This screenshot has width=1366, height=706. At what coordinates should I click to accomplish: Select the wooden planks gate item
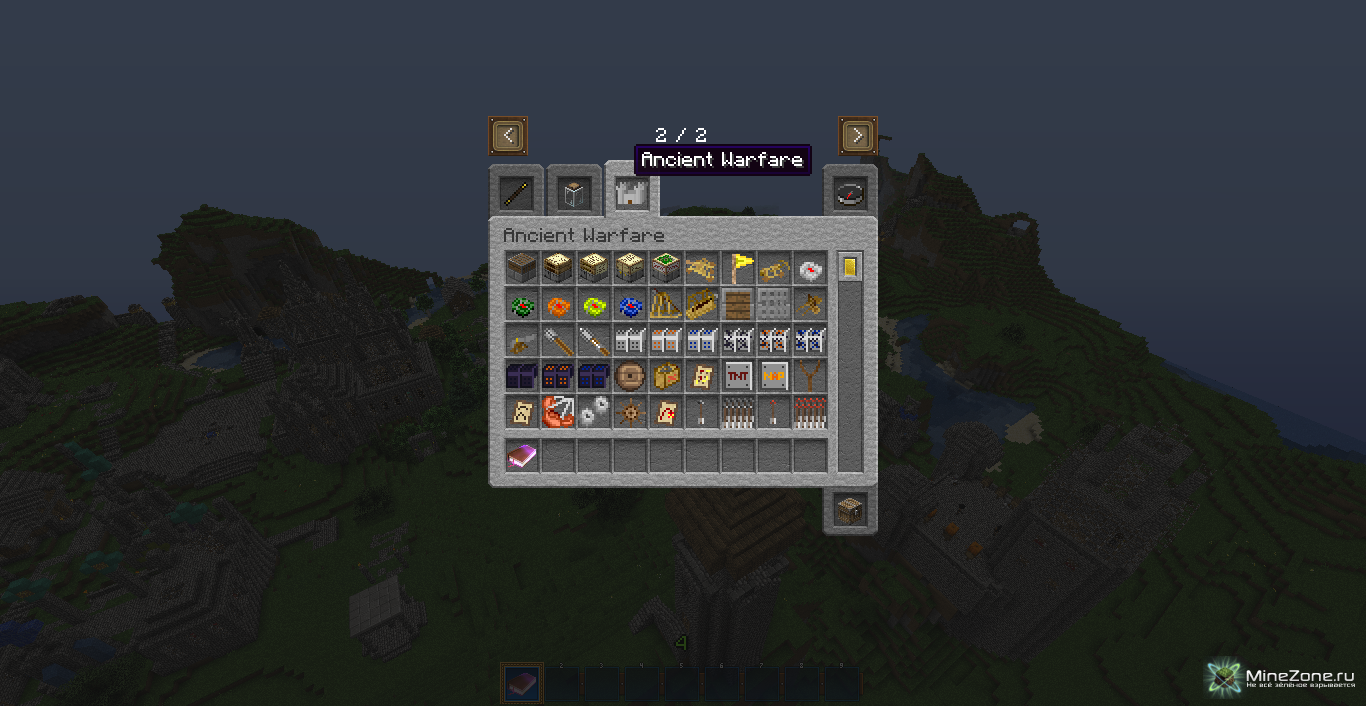[737, 304]
